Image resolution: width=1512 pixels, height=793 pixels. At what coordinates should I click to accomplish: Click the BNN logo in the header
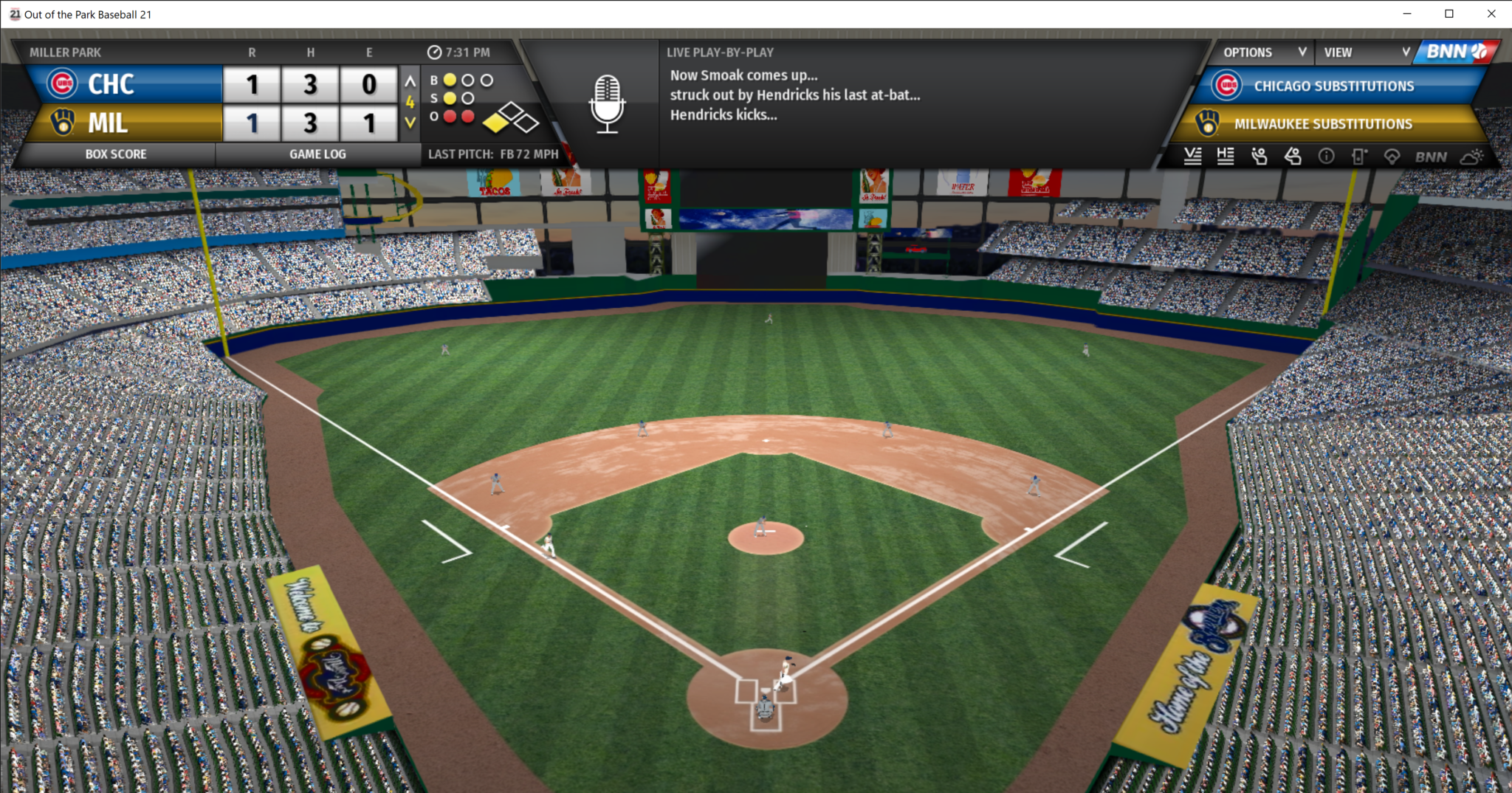1456,52
